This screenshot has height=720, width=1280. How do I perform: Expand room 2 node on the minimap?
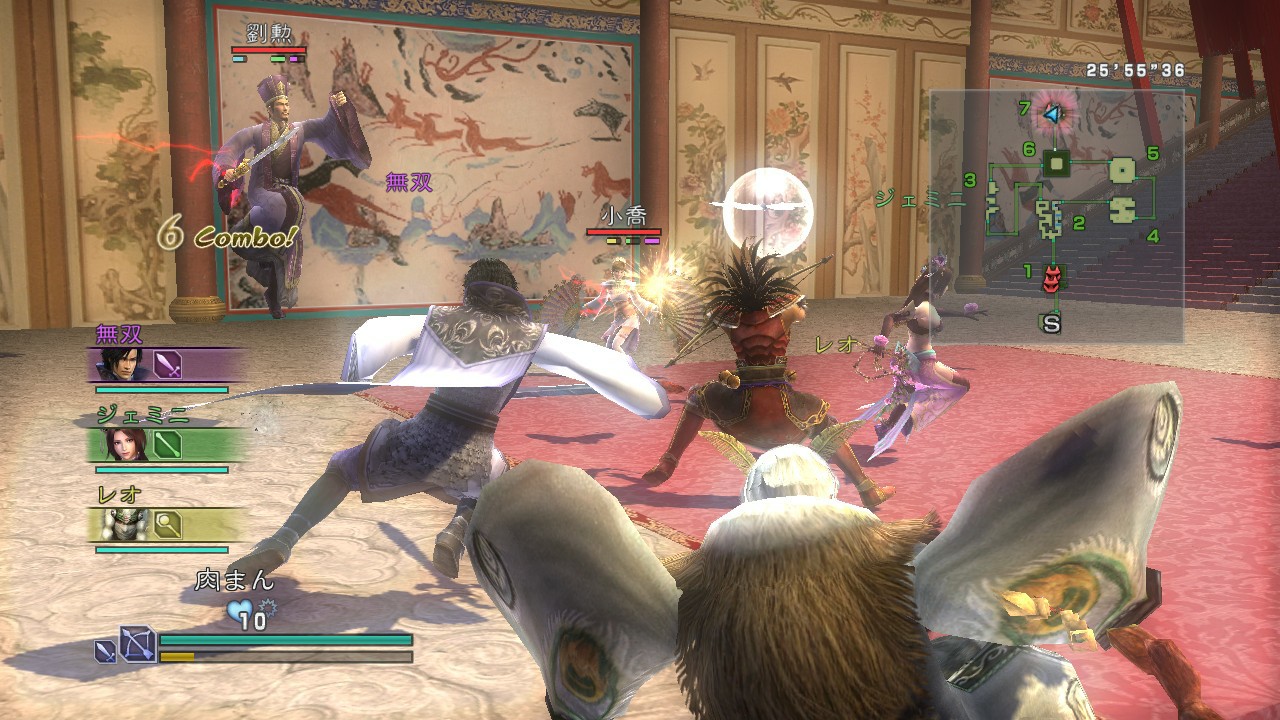click(x=1047, y=217)
